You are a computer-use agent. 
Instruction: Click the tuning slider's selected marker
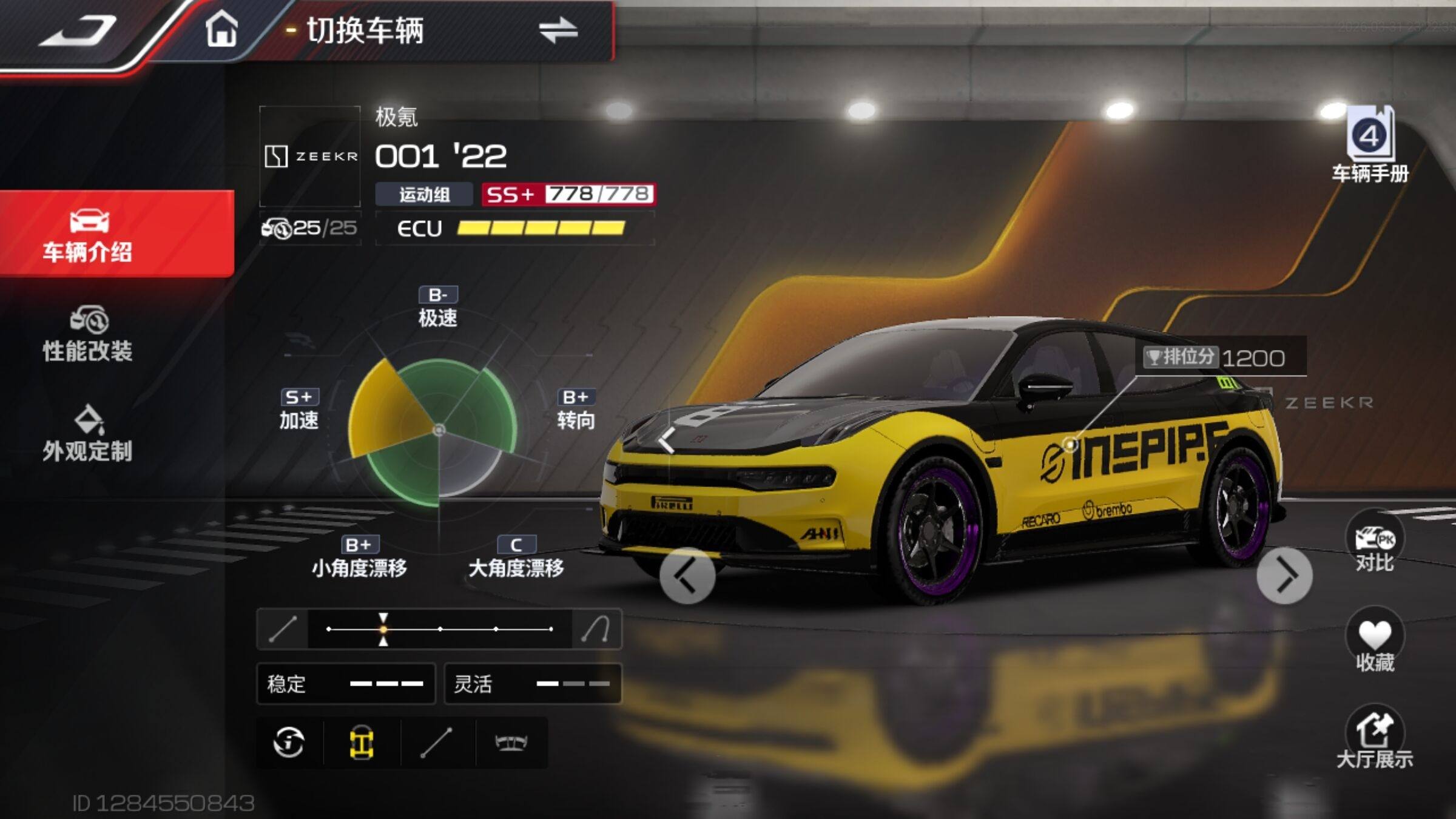click(x=383, y=629)
